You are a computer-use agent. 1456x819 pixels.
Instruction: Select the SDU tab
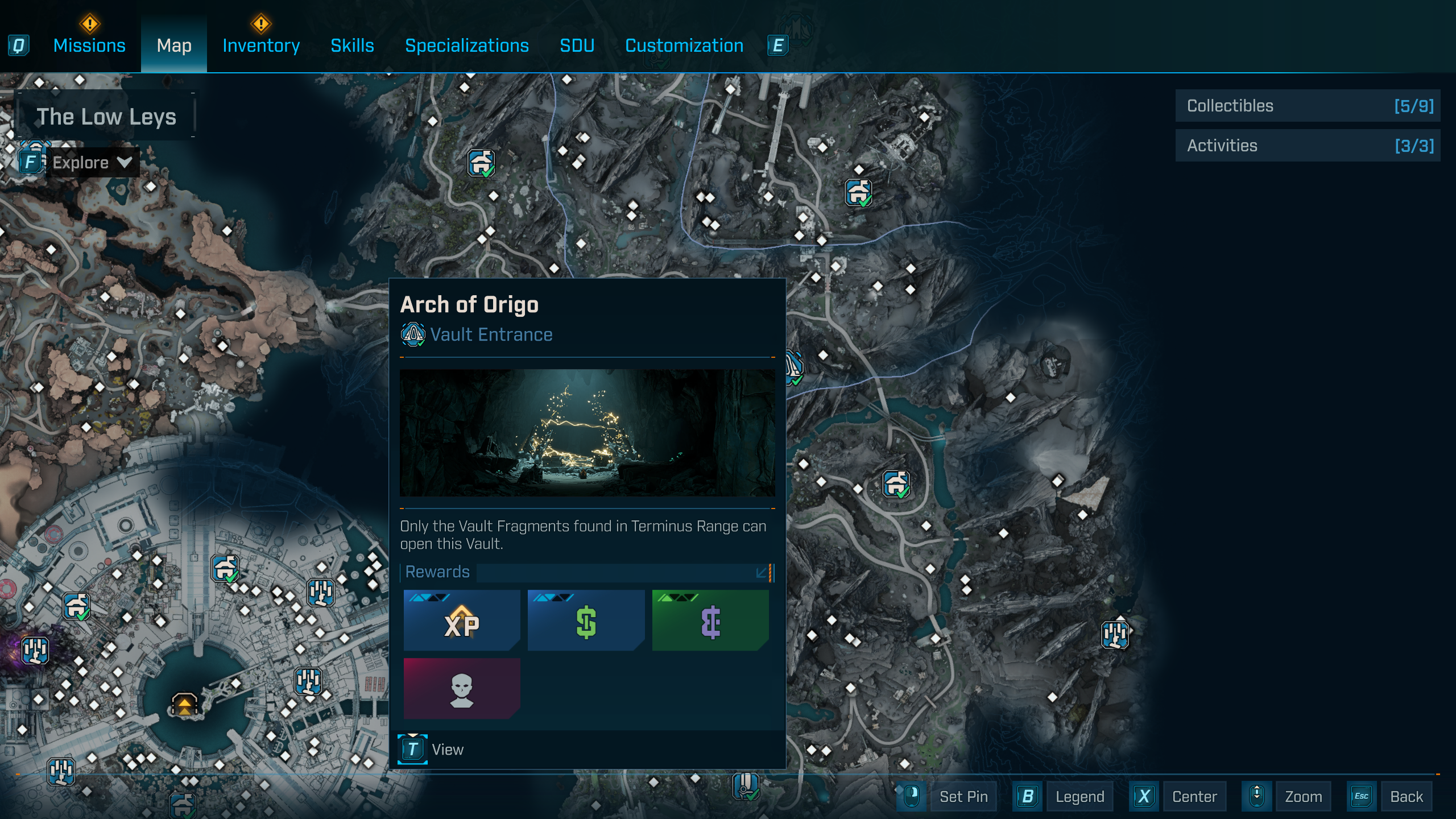[577, 45]
